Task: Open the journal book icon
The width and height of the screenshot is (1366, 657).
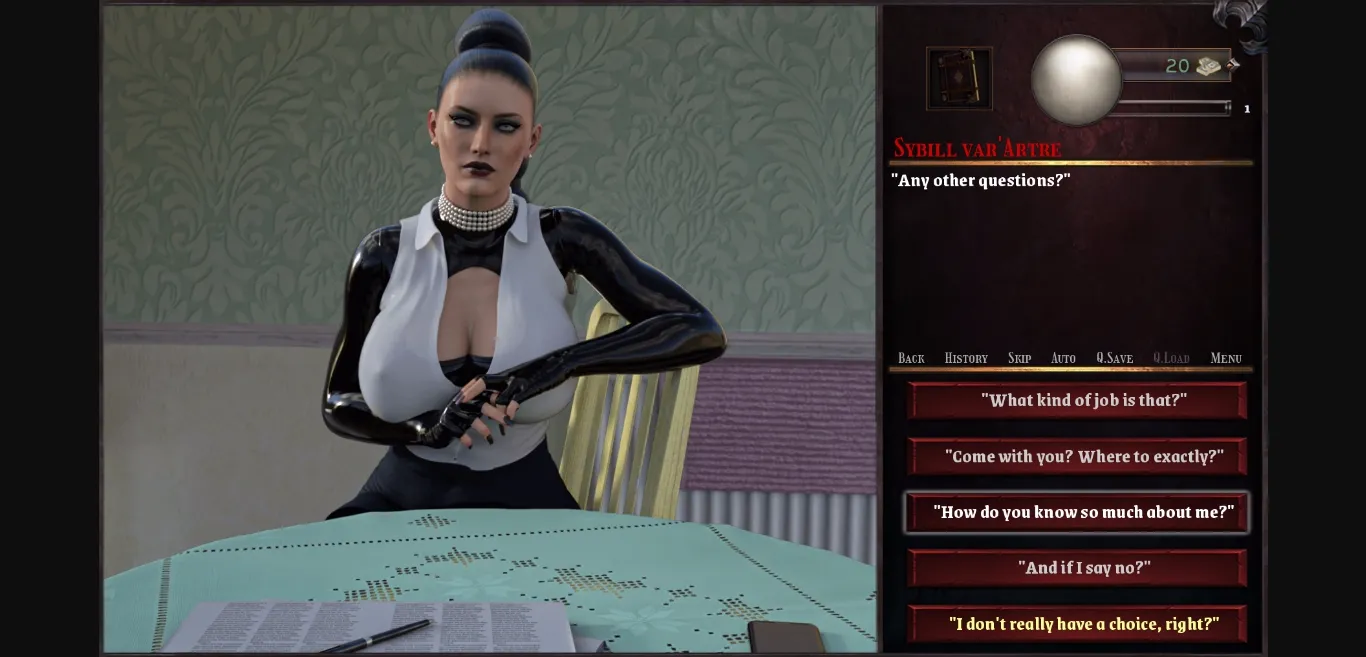Action: (x=959, y=78)
